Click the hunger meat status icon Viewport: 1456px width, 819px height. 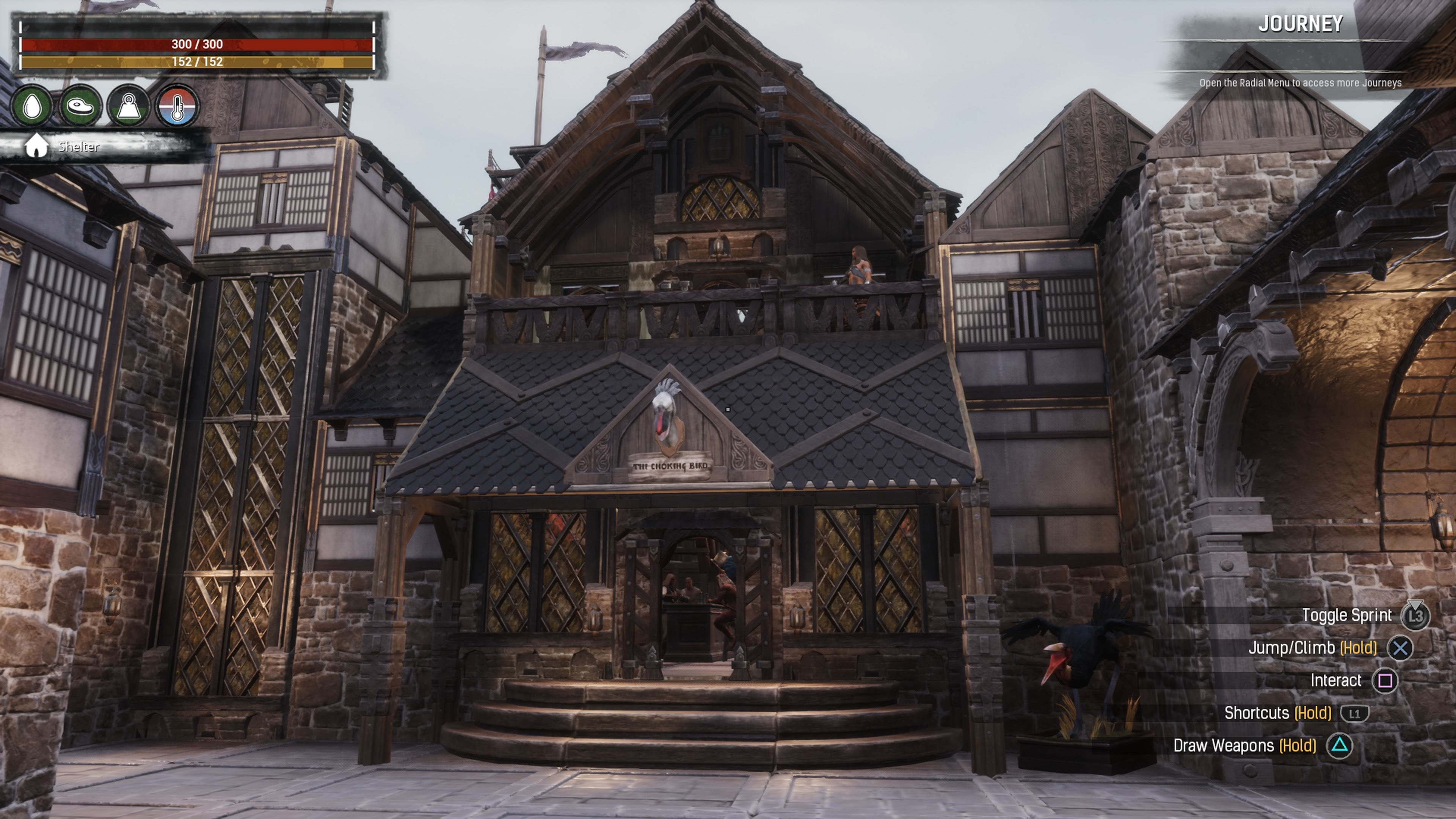pyautogui.click(x=80, y=106)
